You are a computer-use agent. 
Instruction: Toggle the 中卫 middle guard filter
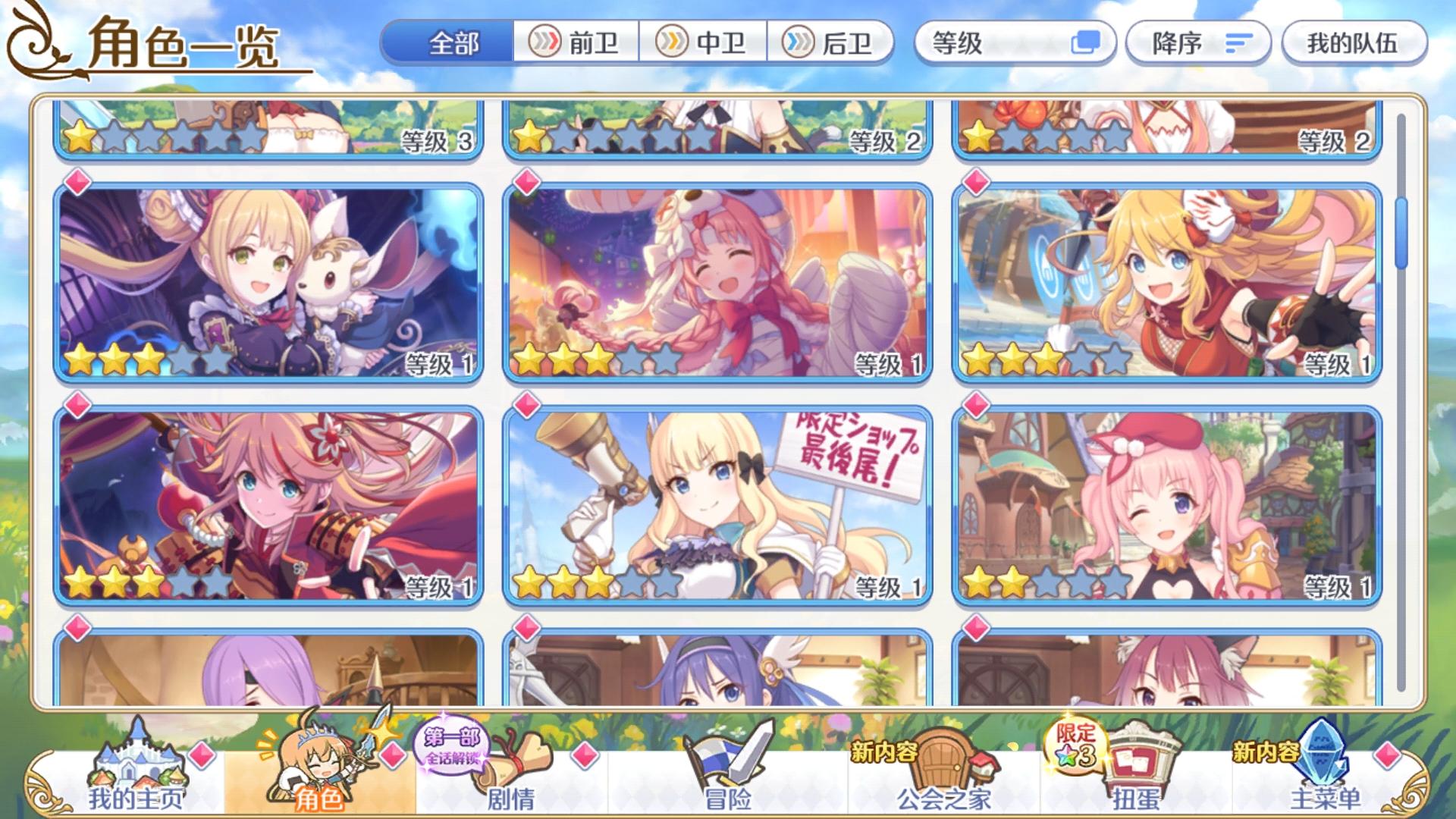click(705, 44)
